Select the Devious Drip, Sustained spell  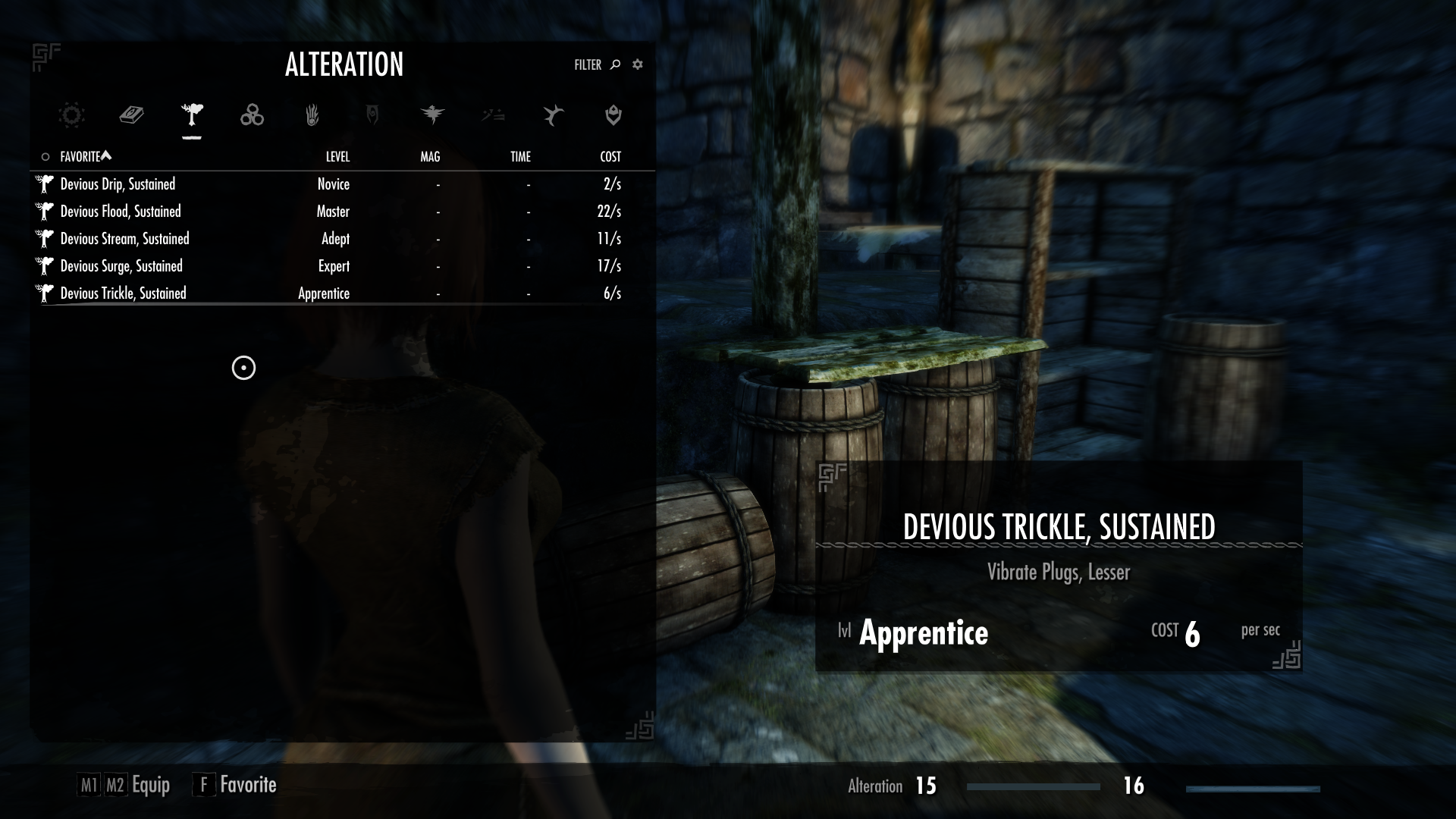point(118,184)
